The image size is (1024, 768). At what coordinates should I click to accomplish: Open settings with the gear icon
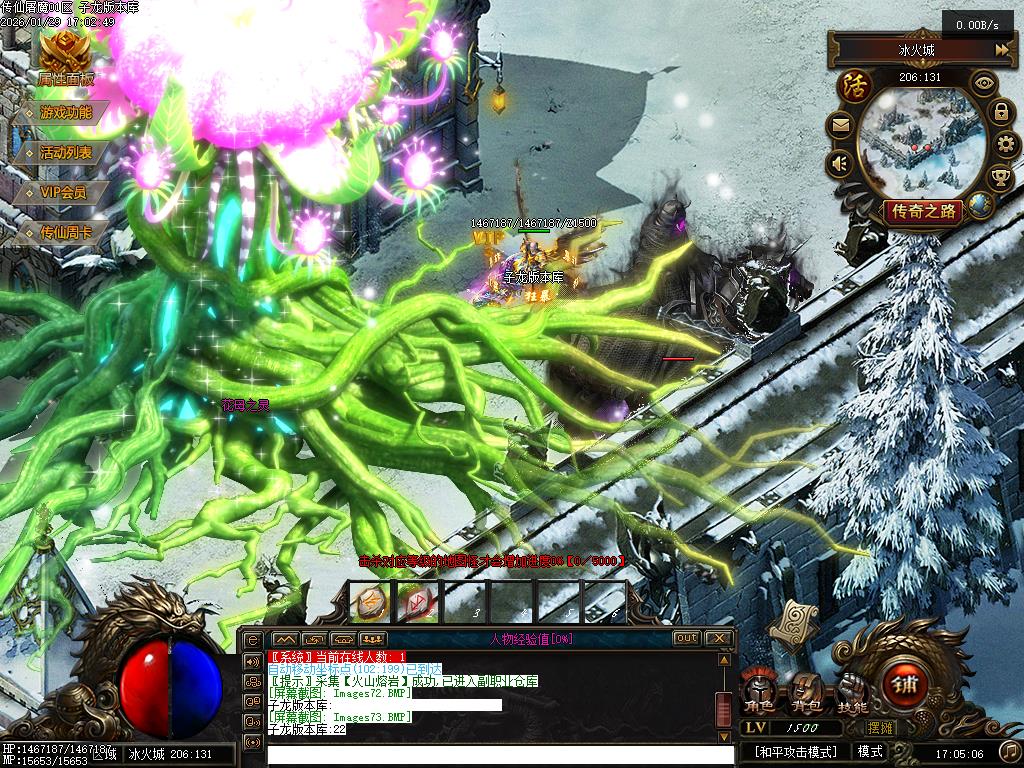coord(1006,146)
